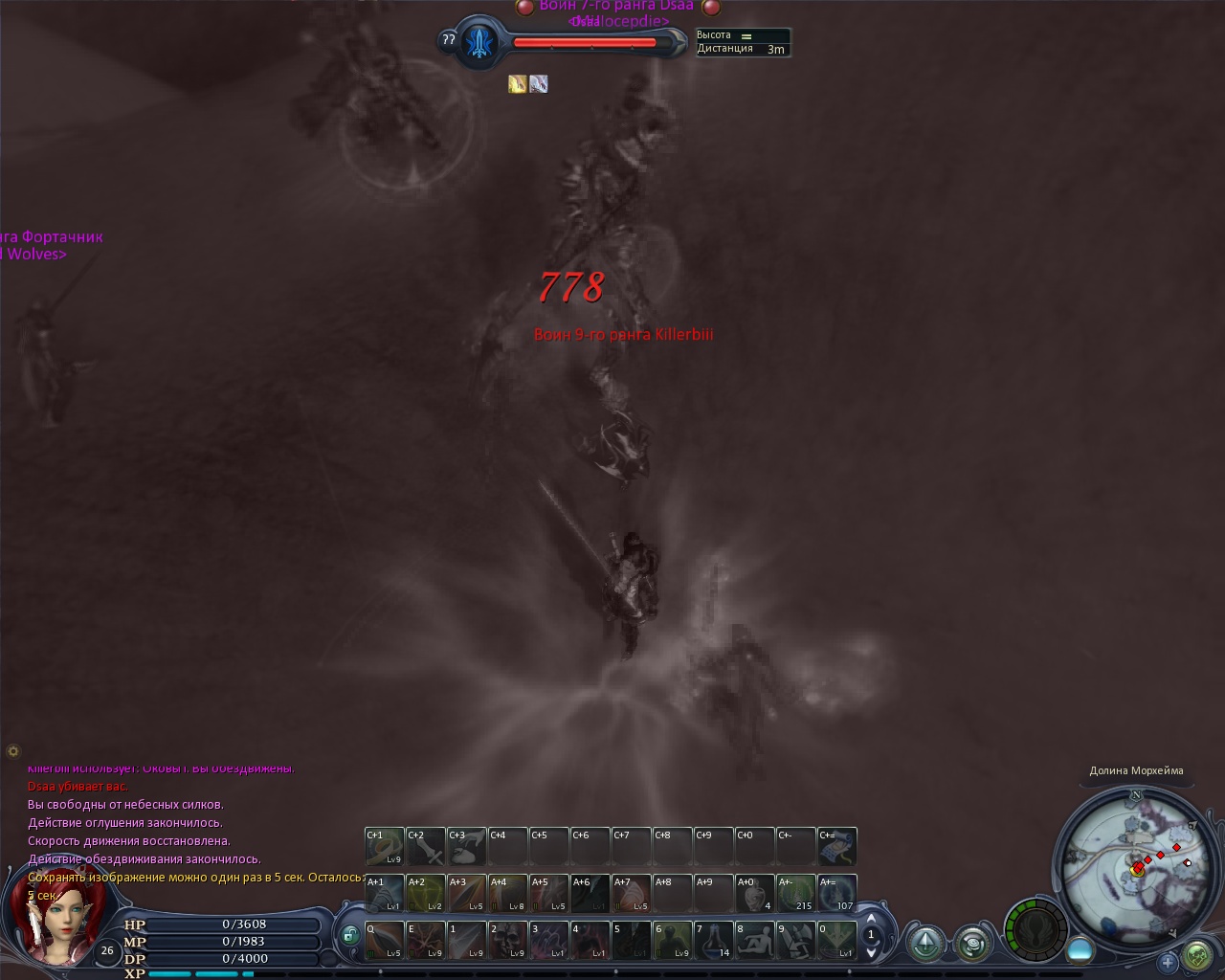Switch hotbar page with the up arrow
Viewport: 1225px width, 980px height.
pyautogui.click(x=871, y=919)
